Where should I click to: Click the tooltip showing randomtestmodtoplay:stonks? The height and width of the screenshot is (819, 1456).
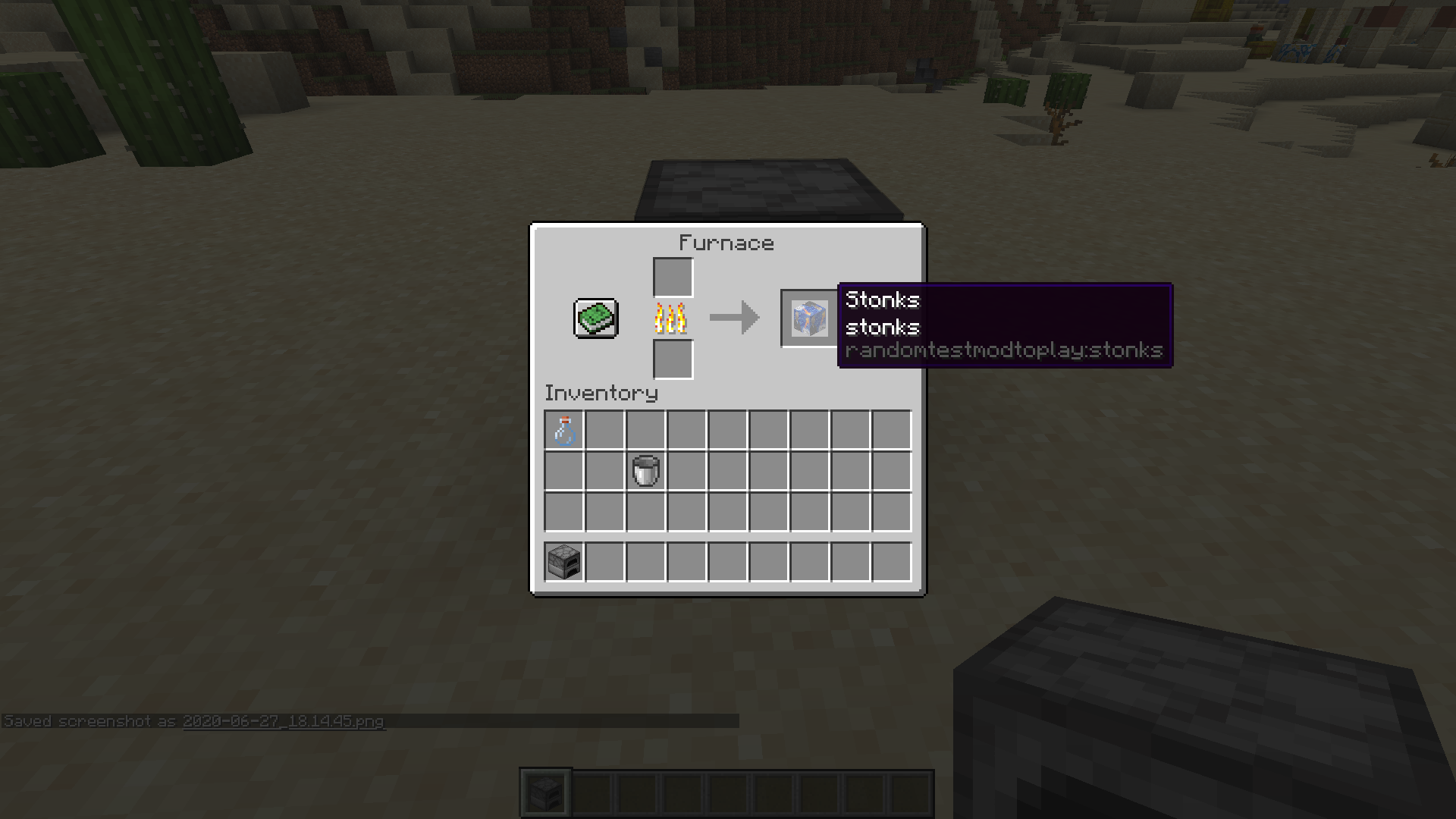click(x=1005, y=351)
